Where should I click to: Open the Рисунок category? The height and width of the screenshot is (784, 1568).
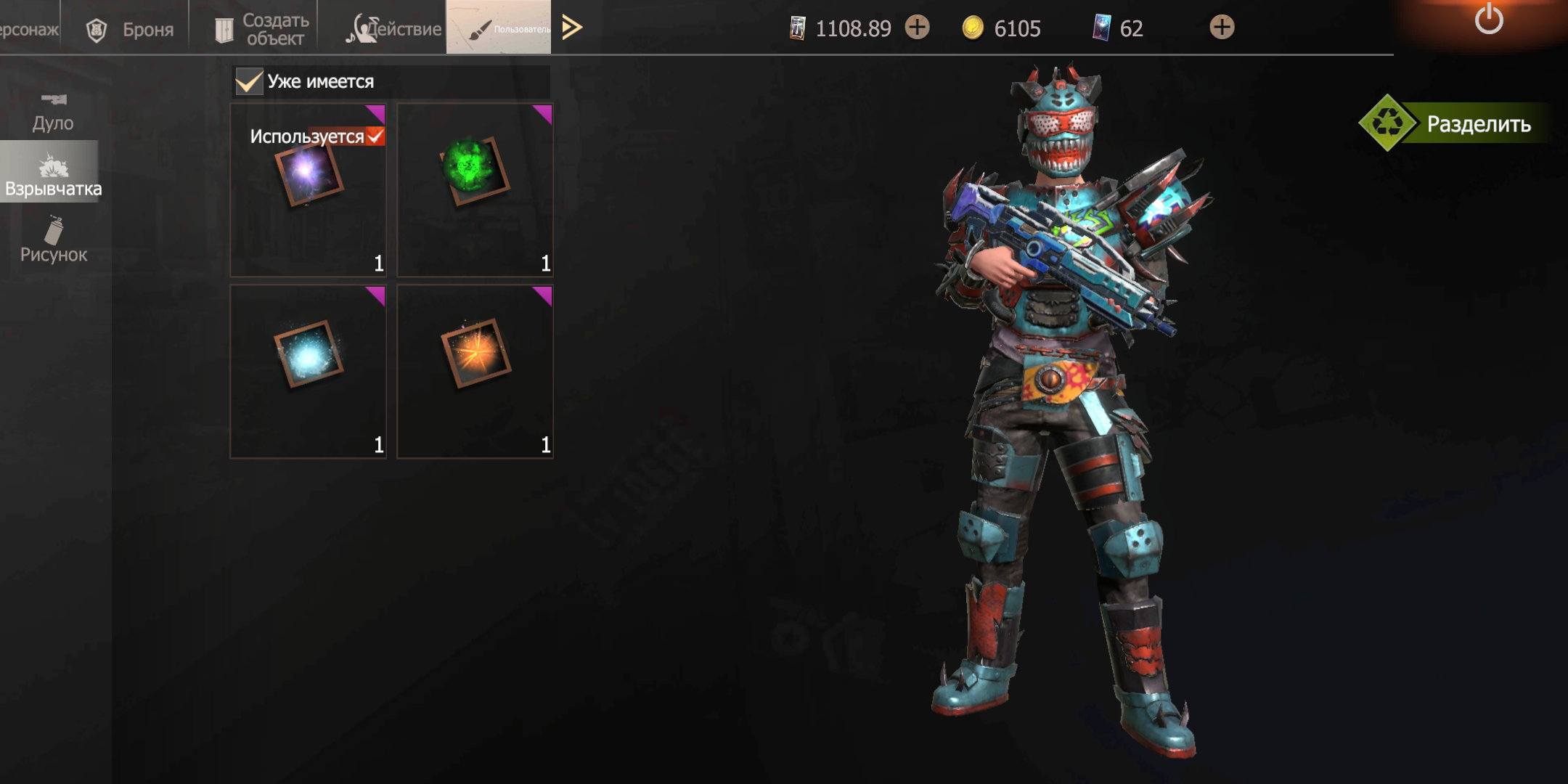click(x=53, y=240)
